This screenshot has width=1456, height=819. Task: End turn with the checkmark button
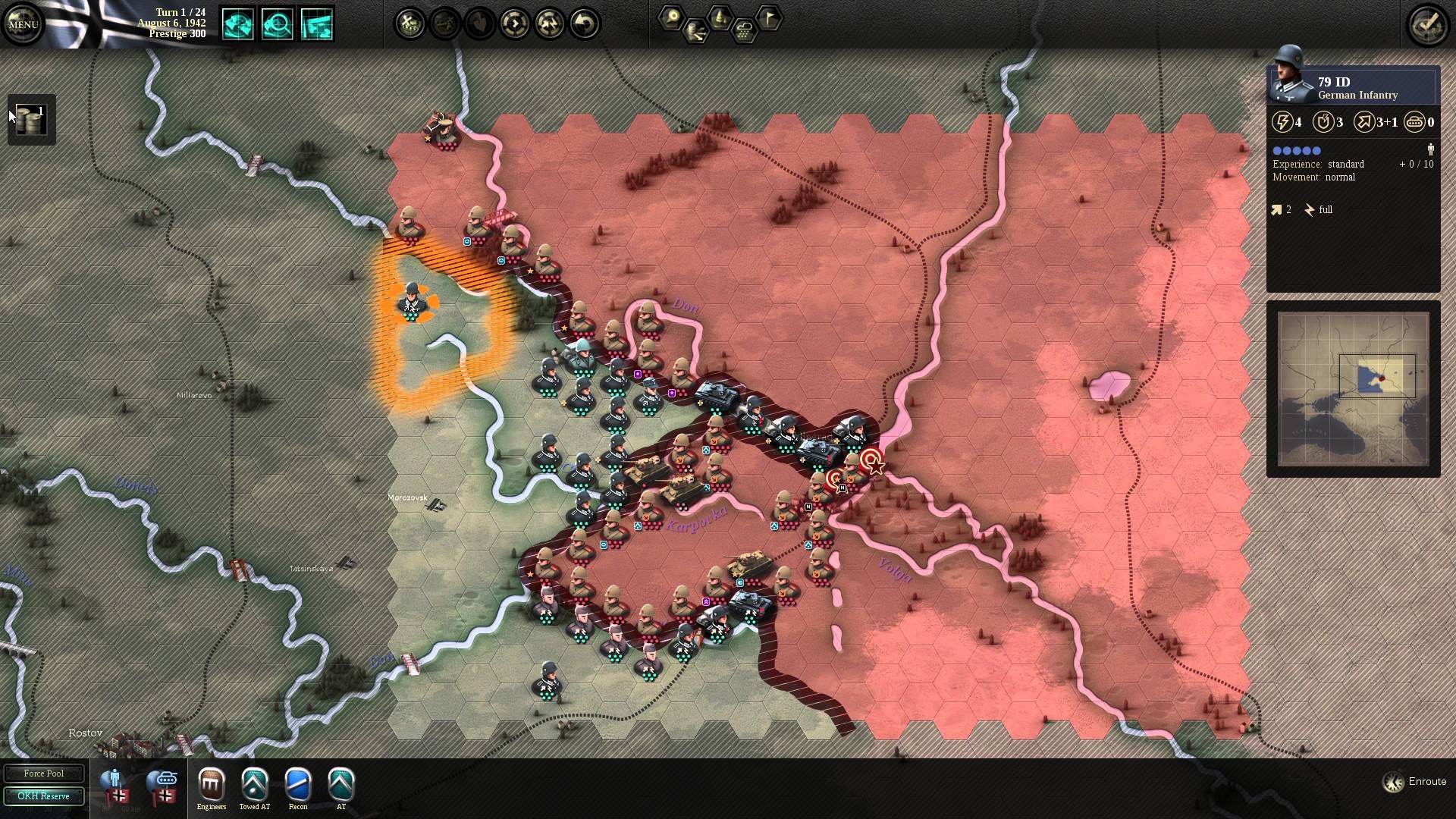[1428, 24]
